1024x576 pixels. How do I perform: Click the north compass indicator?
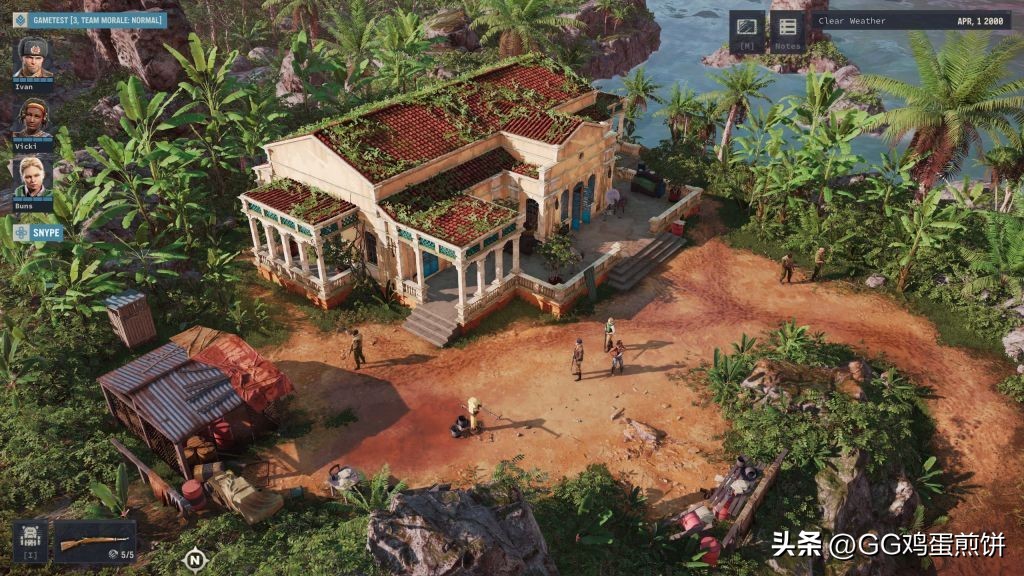194,558
